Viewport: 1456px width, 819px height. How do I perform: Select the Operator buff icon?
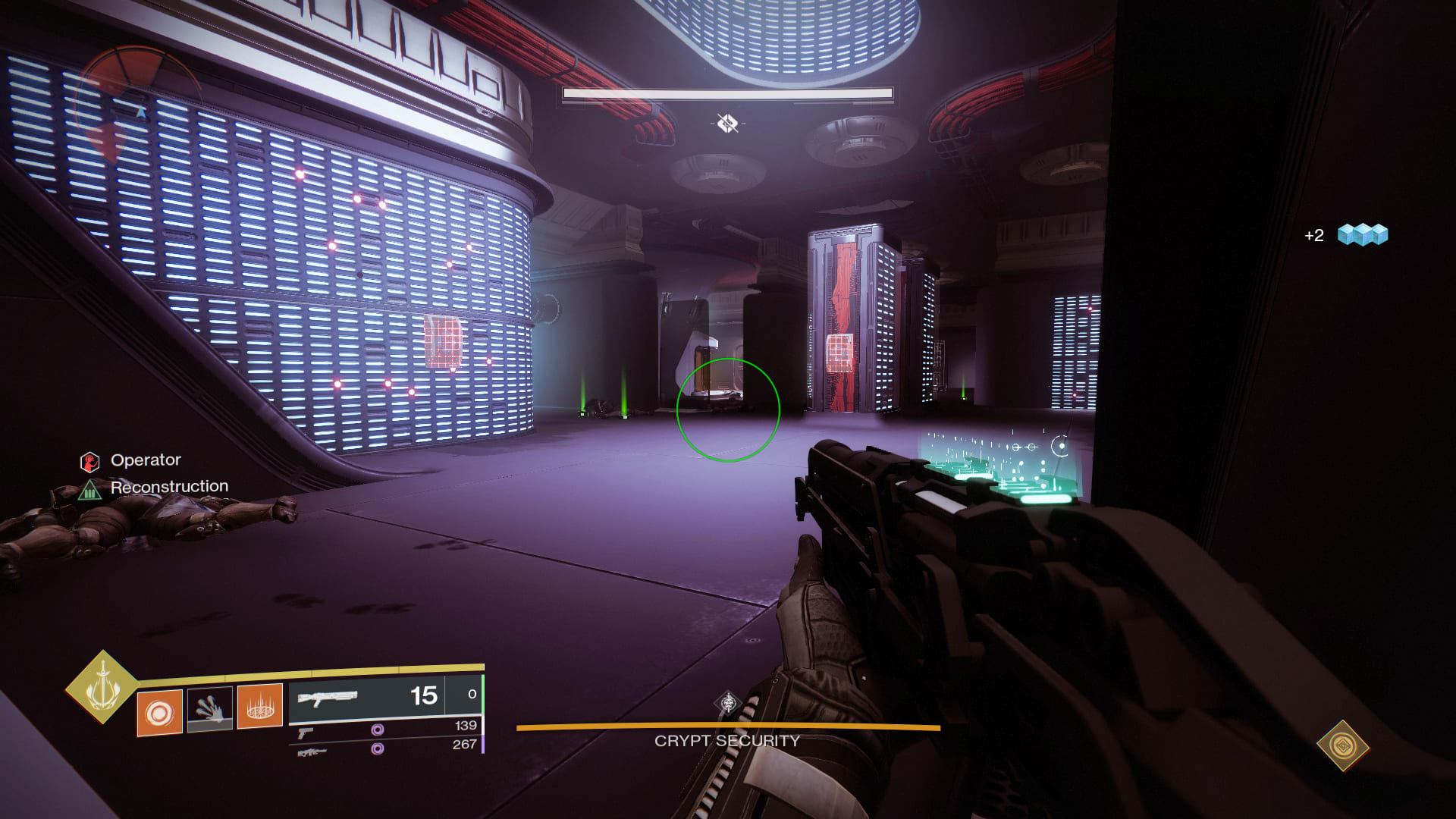89,461
